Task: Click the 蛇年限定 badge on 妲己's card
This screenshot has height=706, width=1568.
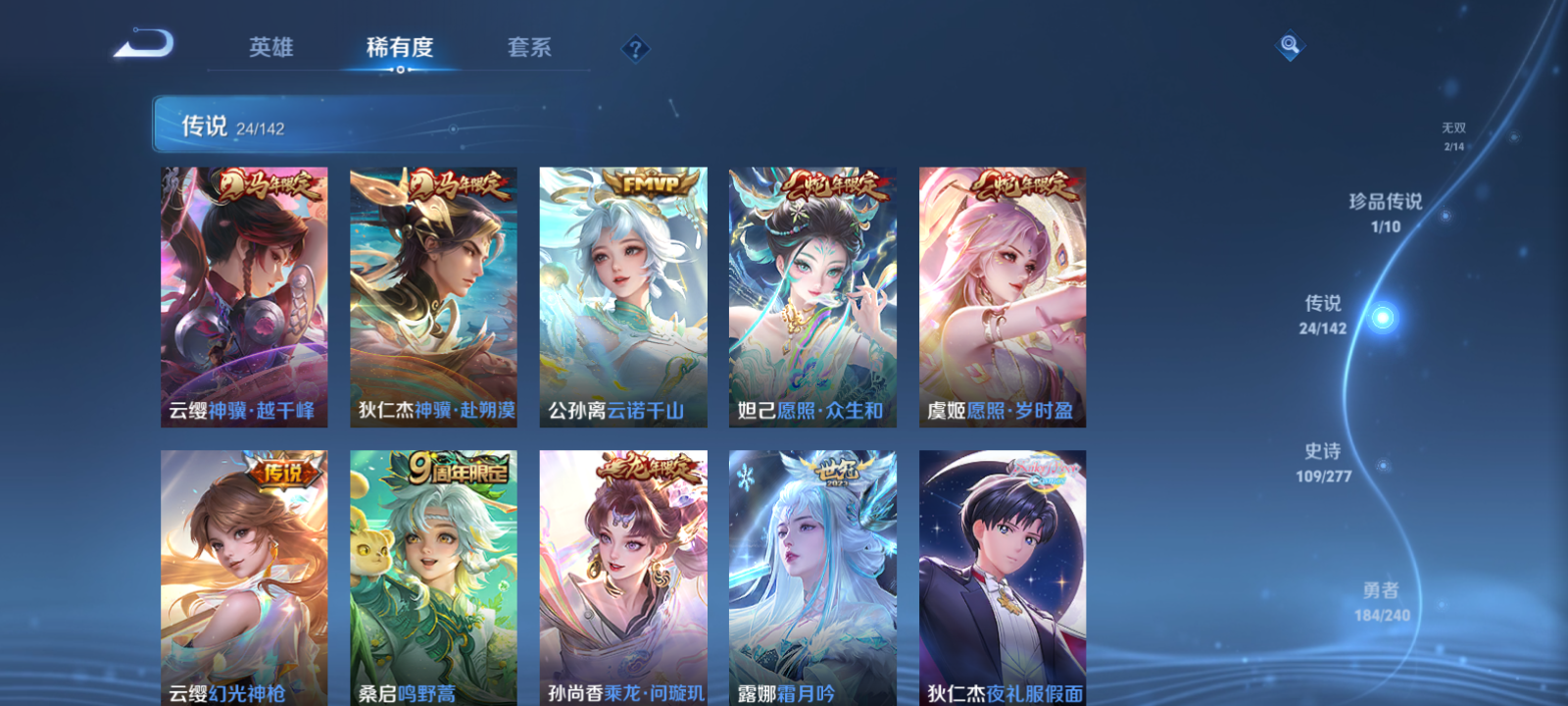Action: point(832,188)
